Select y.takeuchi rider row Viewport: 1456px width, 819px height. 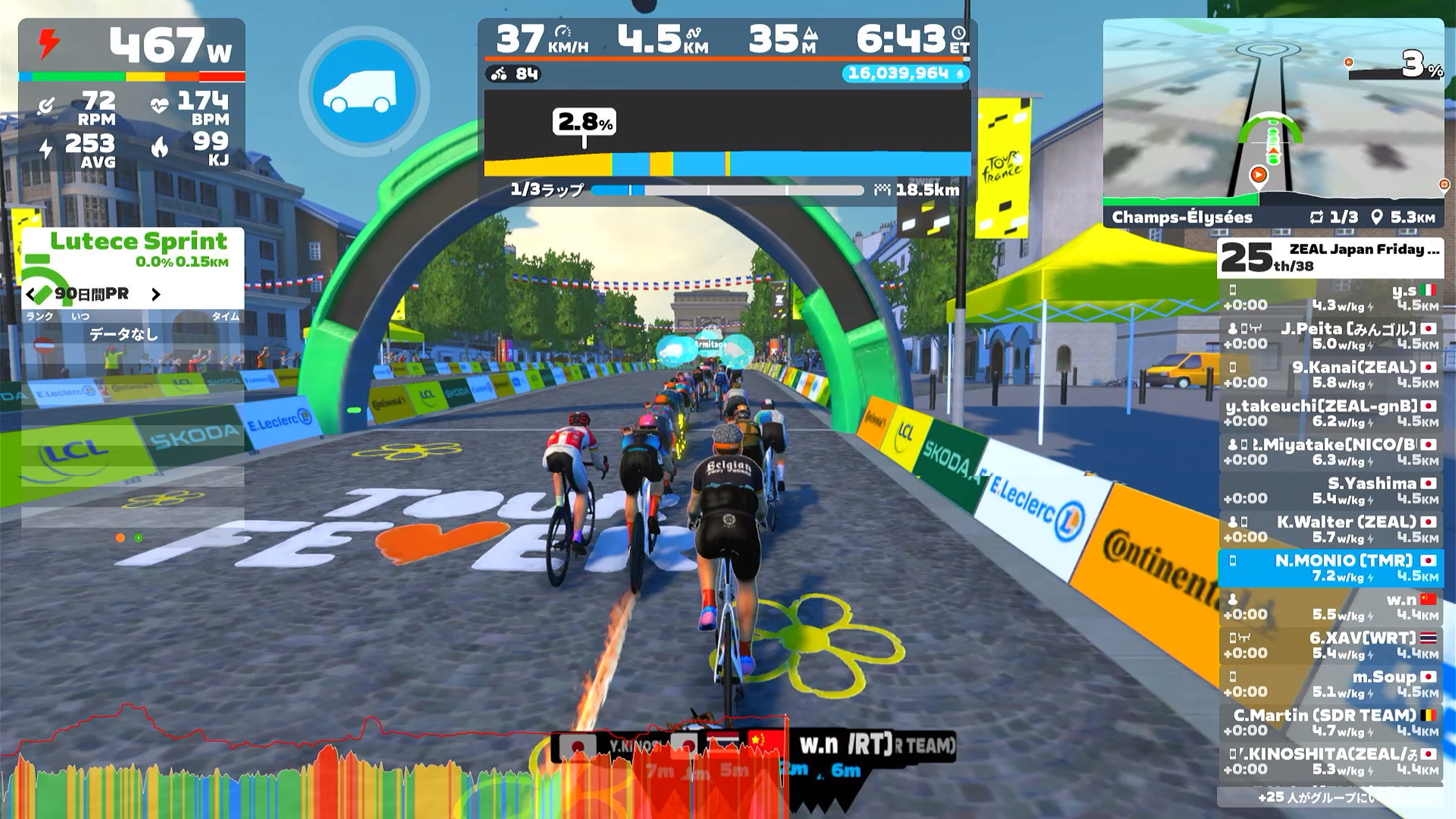pos(1330,413)
